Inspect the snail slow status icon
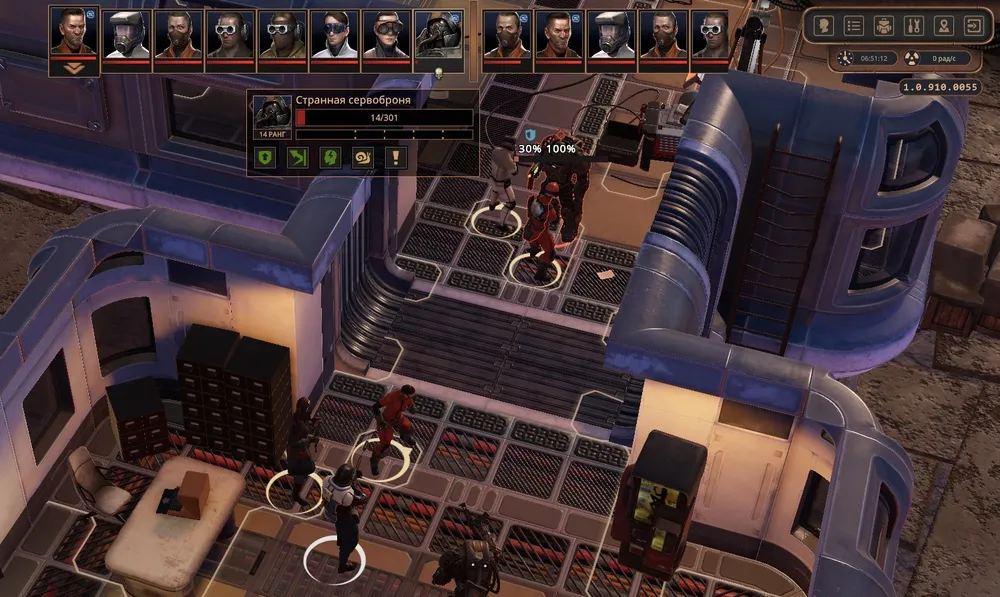This screenshot has width=1000, height=597. (363, 157)
